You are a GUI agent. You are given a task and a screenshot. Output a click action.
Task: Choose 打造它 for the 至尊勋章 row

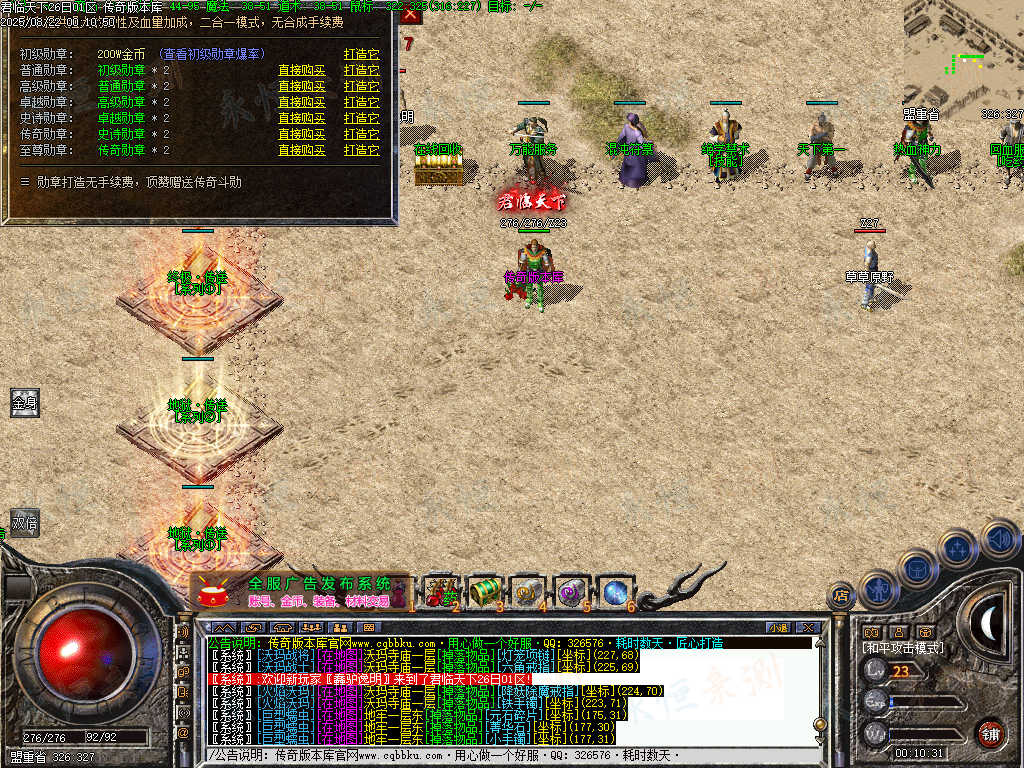coord(361,150)
